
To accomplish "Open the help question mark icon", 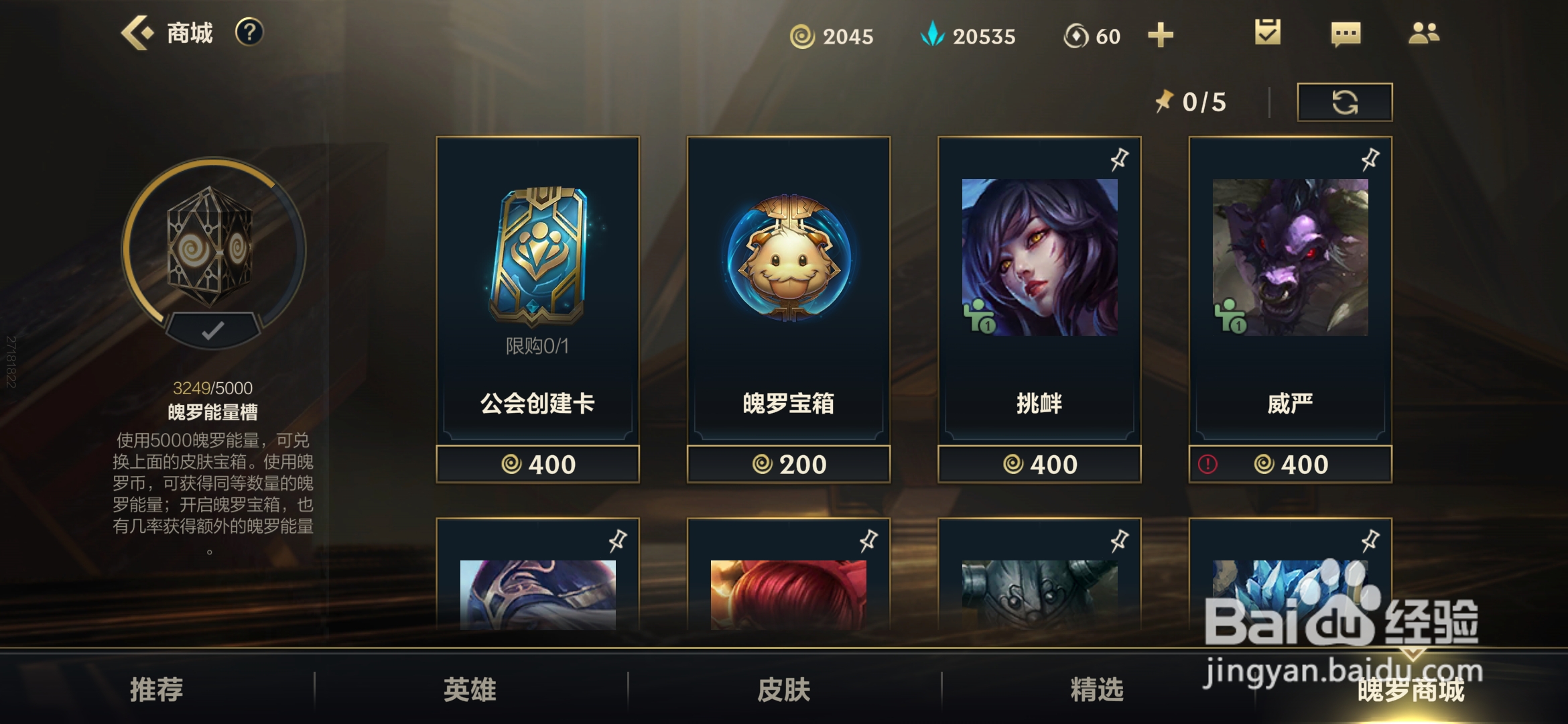I will click(249, 32).
